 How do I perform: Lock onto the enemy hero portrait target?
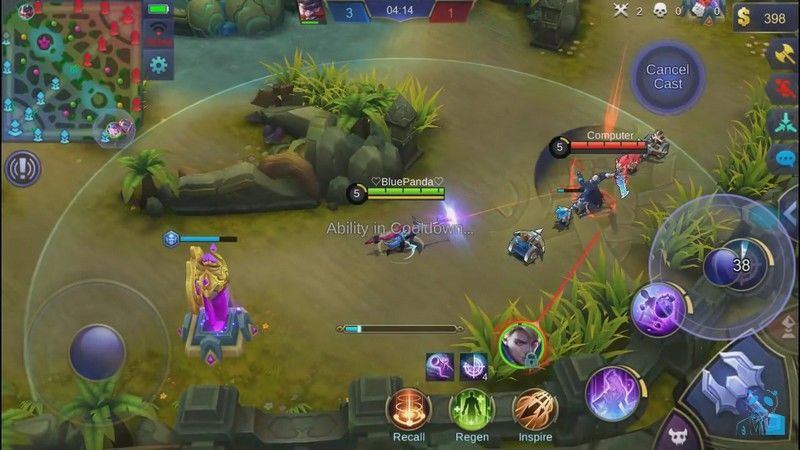tap(520, 345)
